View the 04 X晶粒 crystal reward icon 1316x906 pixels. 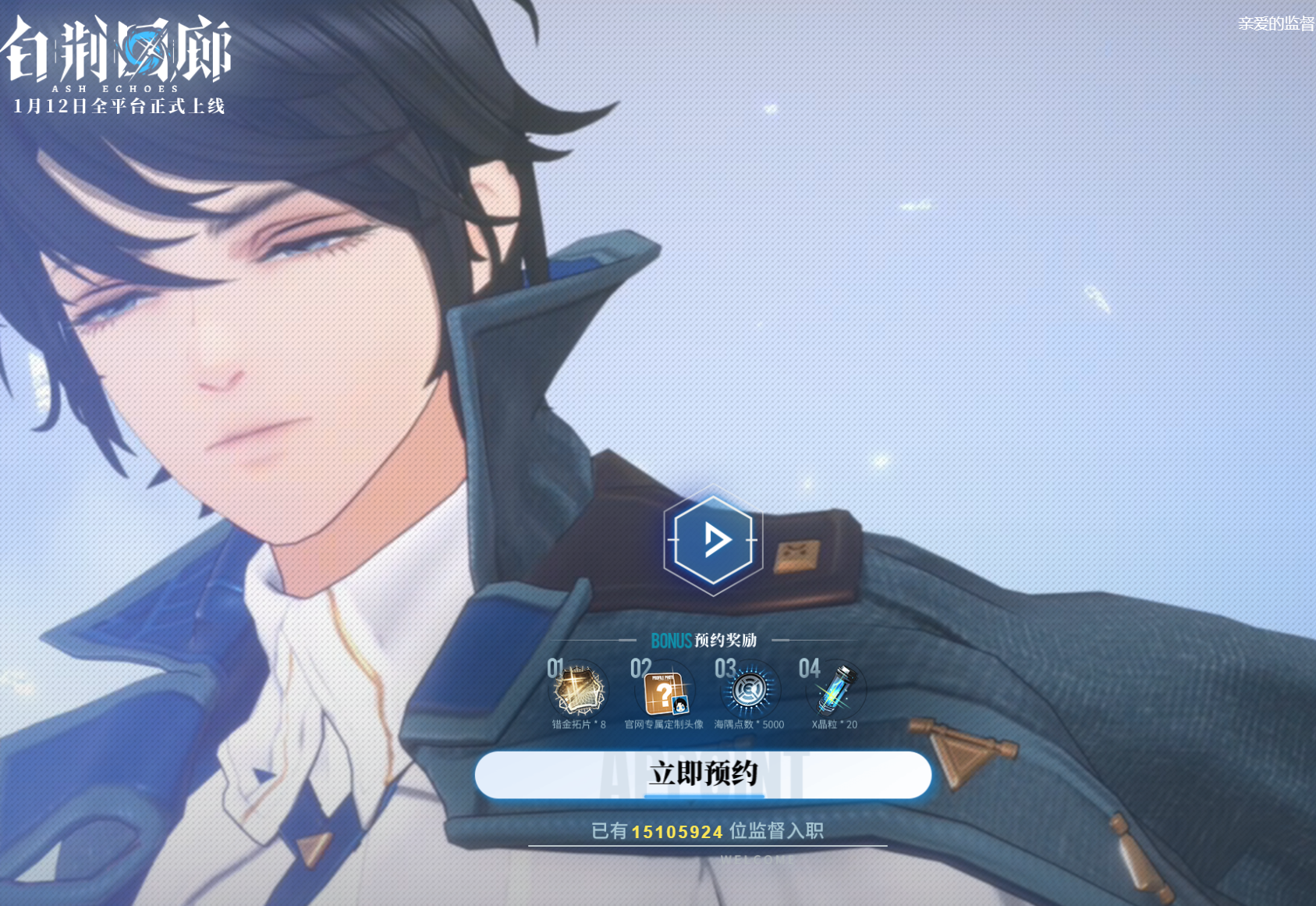point(835,688)
